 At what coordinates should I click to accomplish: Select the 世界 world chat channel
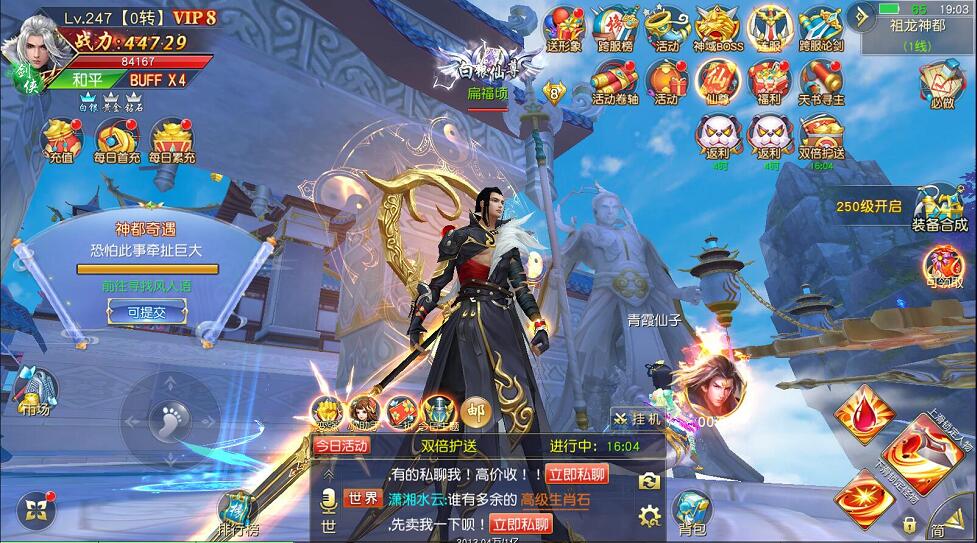[x=362, y=498]
